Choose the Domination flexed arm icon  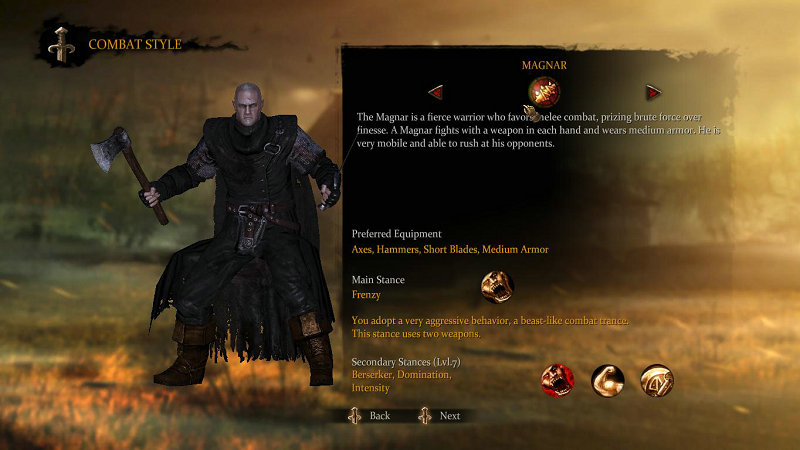click(x=607, y=379)
